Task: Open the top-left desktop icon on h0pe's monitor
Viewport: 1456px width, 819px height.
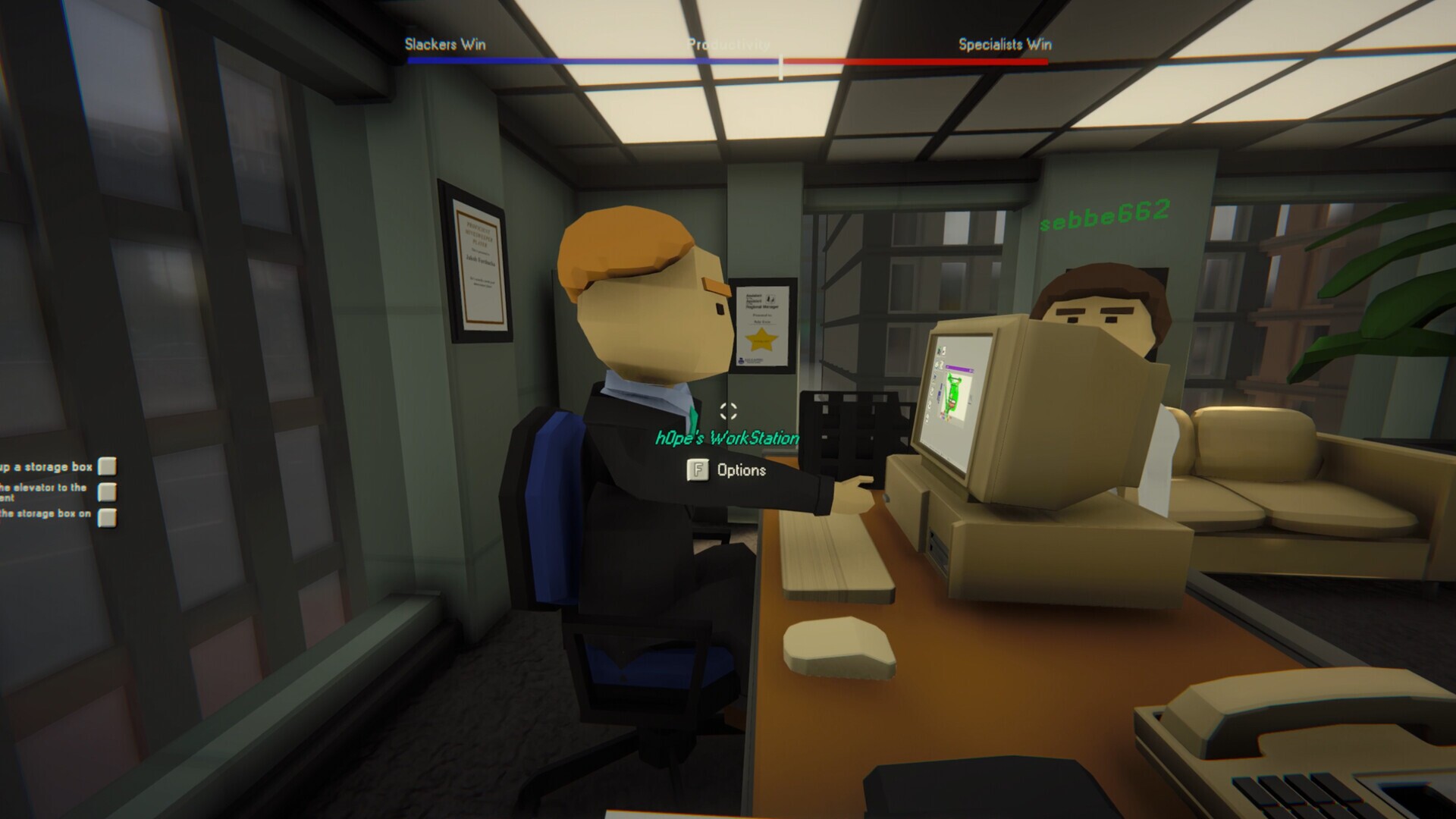Action: click(x=940, y=351)
